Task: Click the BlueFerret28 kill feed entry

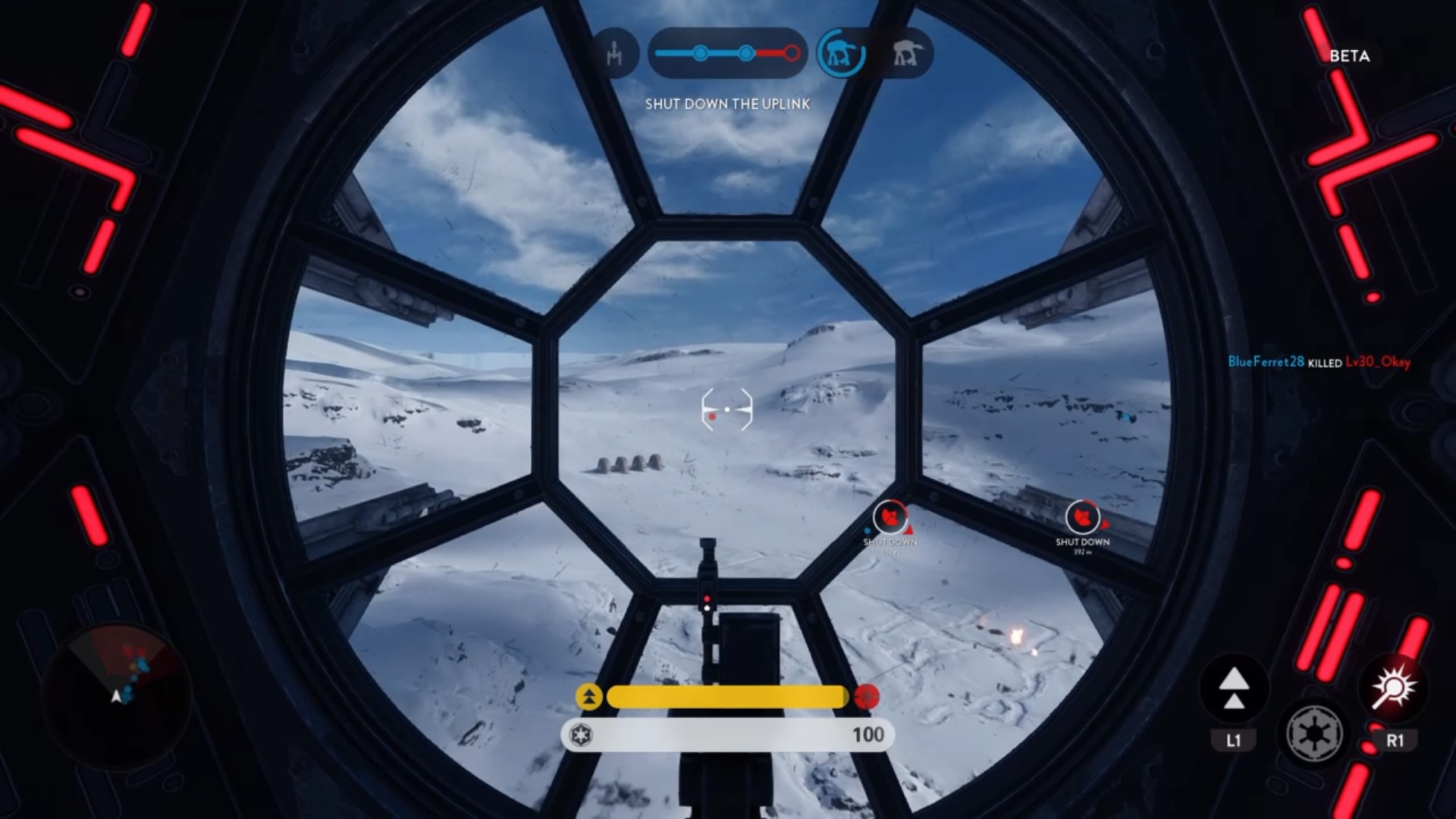Action: pos(1319,362)
